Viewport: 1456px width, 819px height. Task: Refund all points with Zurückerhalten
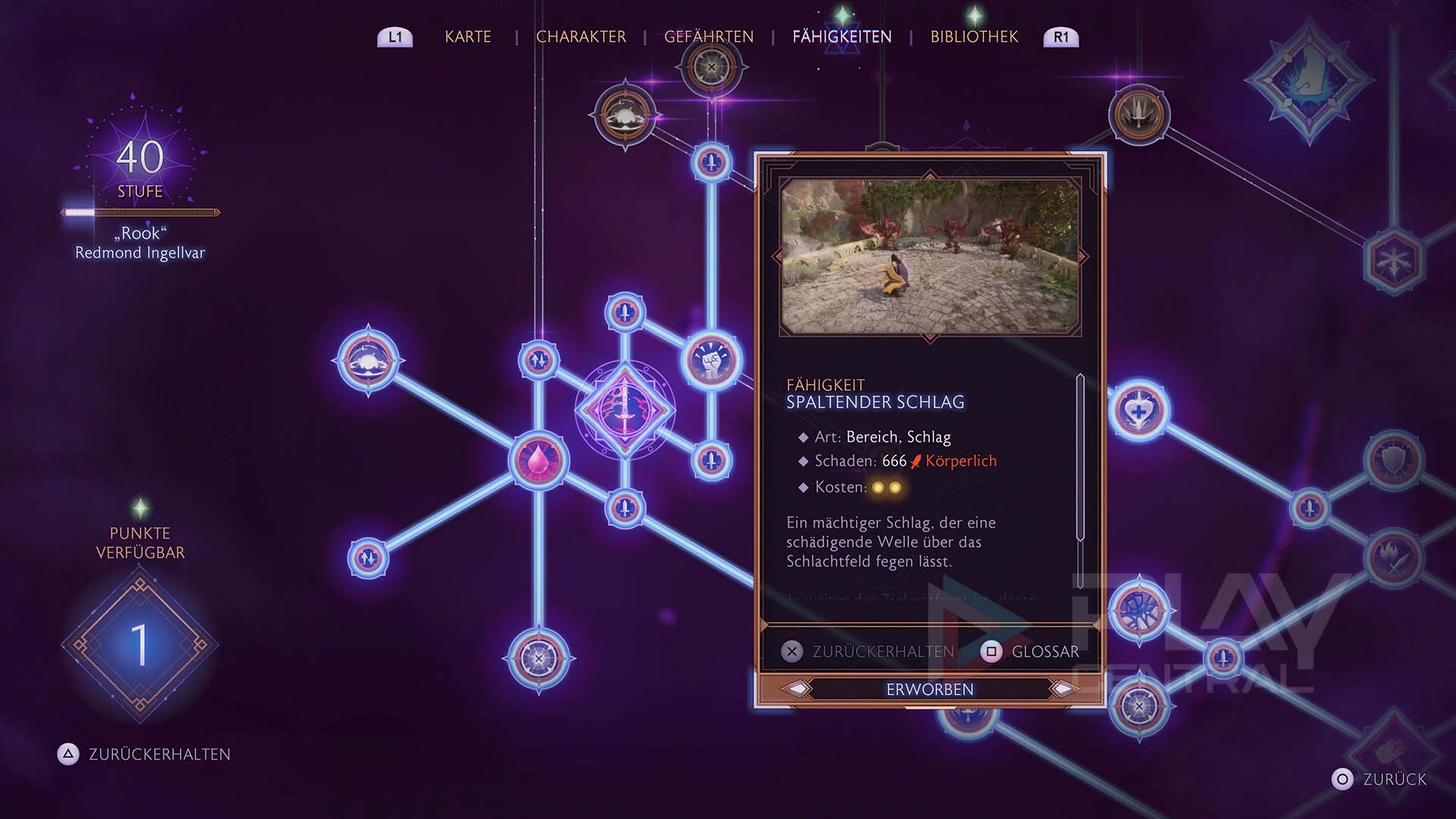(144, 754)
